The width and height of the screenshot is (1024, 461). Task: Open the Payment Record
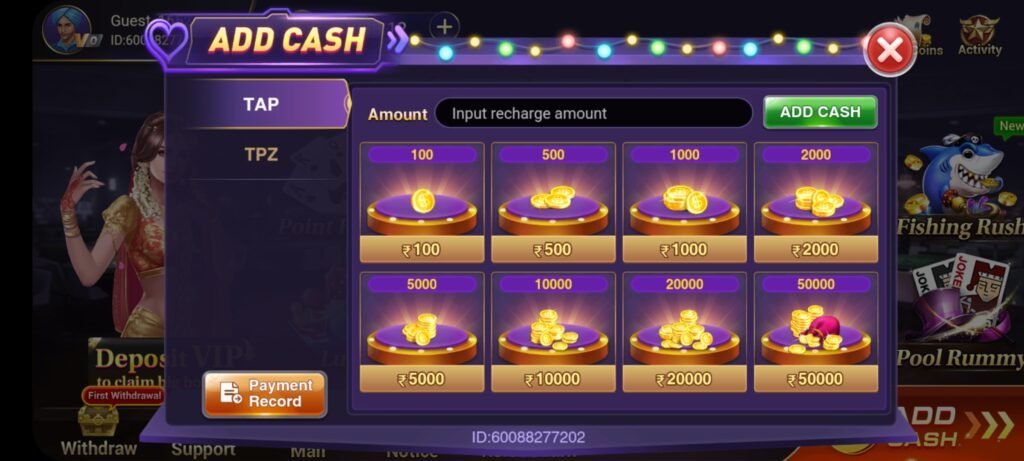(265, 393)
